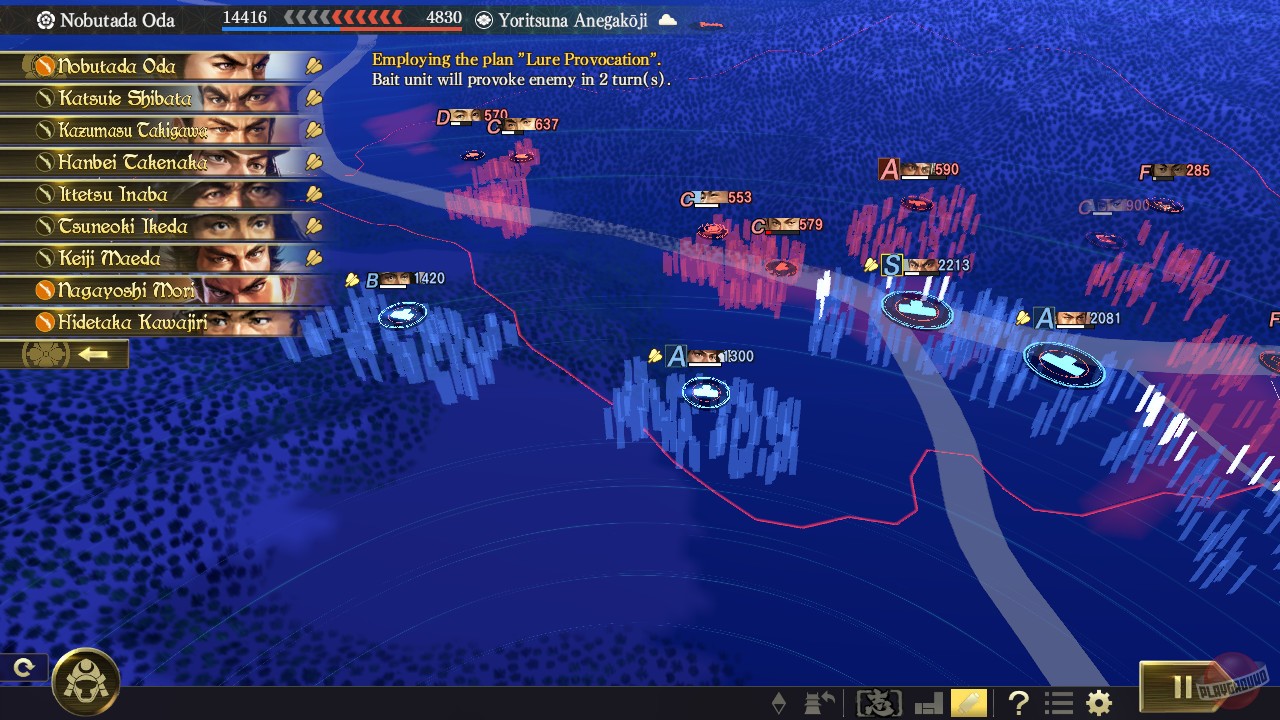
Task: Click the samurai helmet emblem at bottom left
Action: pos(88,680)
